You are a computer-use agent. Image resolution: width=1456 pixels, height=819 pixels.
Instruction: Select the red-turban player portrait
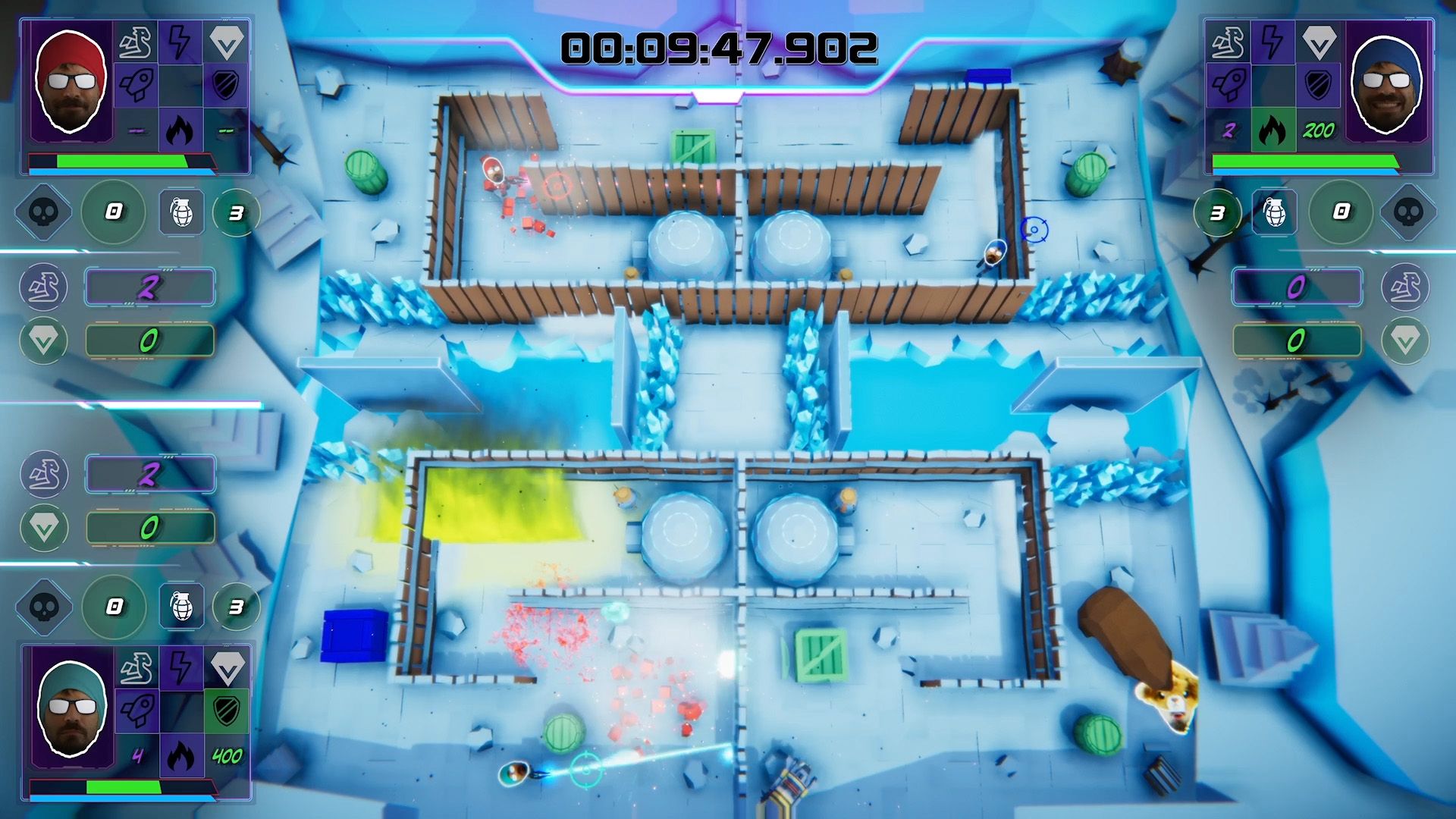pos(70,82)
